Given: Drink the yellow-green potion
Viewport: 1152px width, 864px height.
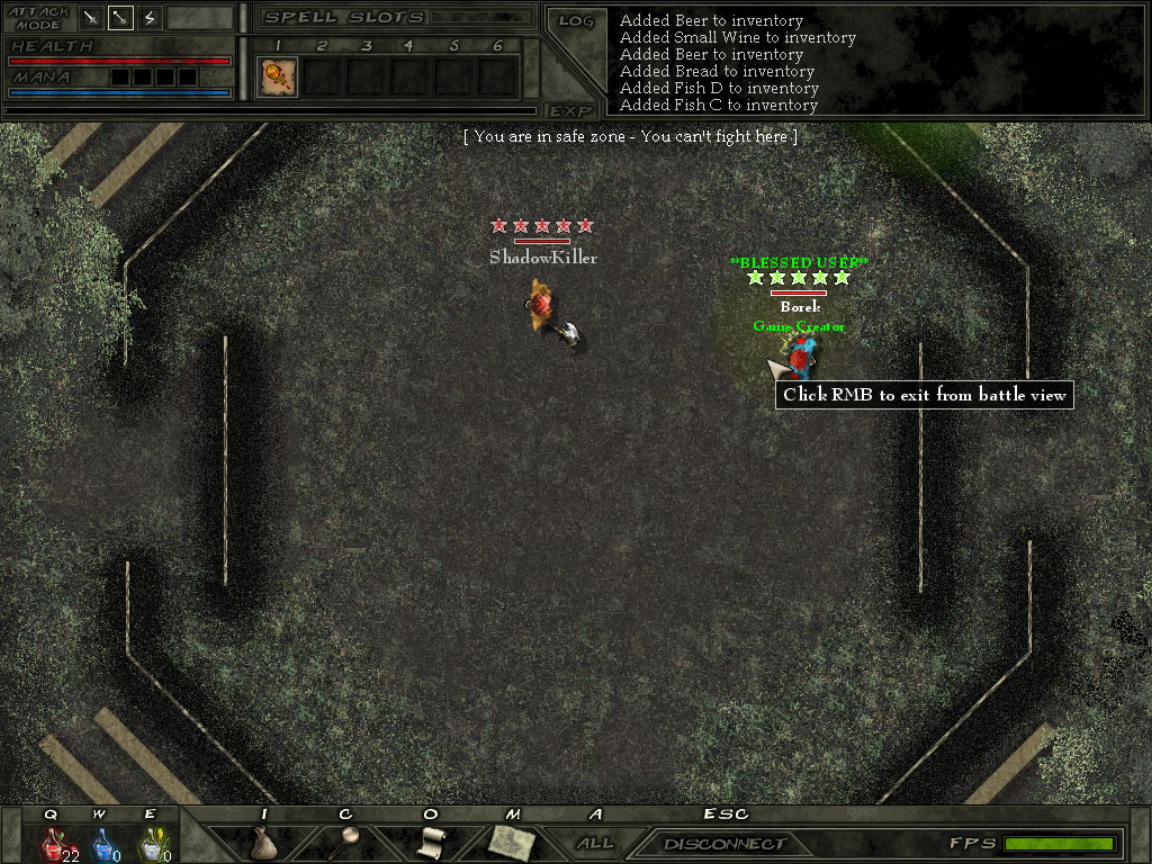Looking at the screenshot, I should (150, 845).
